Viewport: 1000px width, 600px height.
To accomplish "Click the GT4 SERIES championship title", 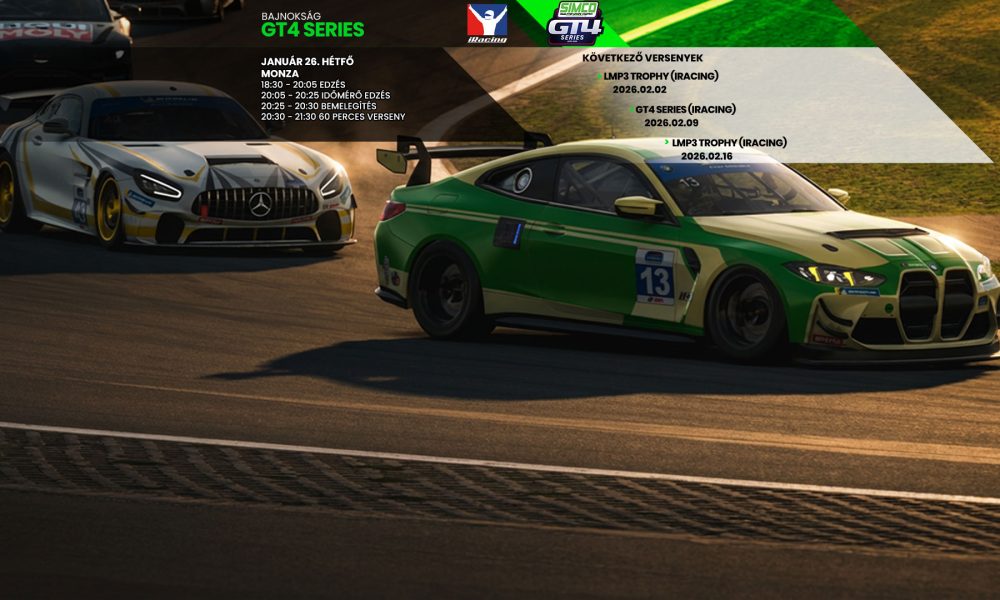I will click(312, 30).
